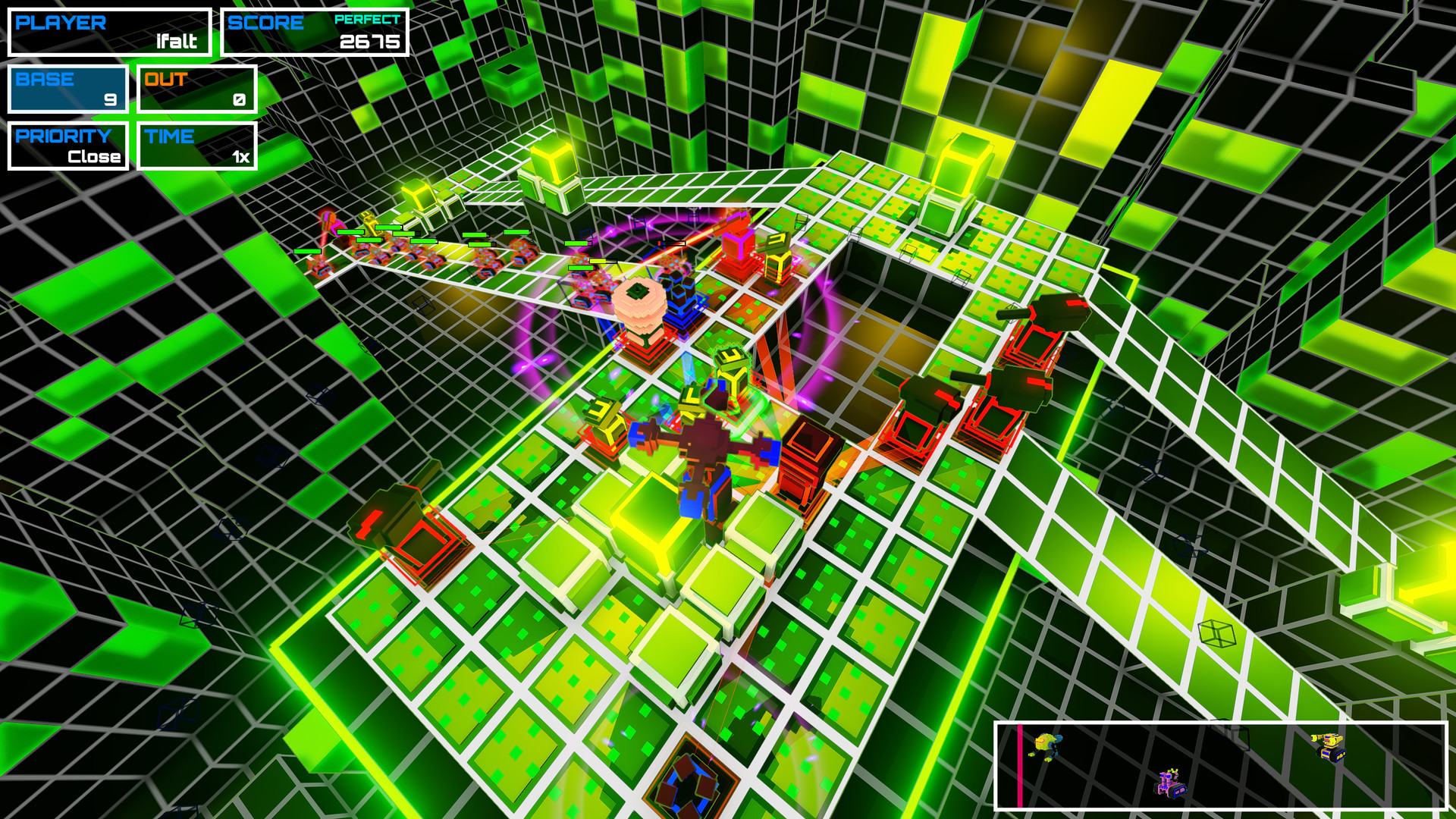1456x819 pixels.
Task: Open the BASE status panel showing 9
Action: point(67,89)
